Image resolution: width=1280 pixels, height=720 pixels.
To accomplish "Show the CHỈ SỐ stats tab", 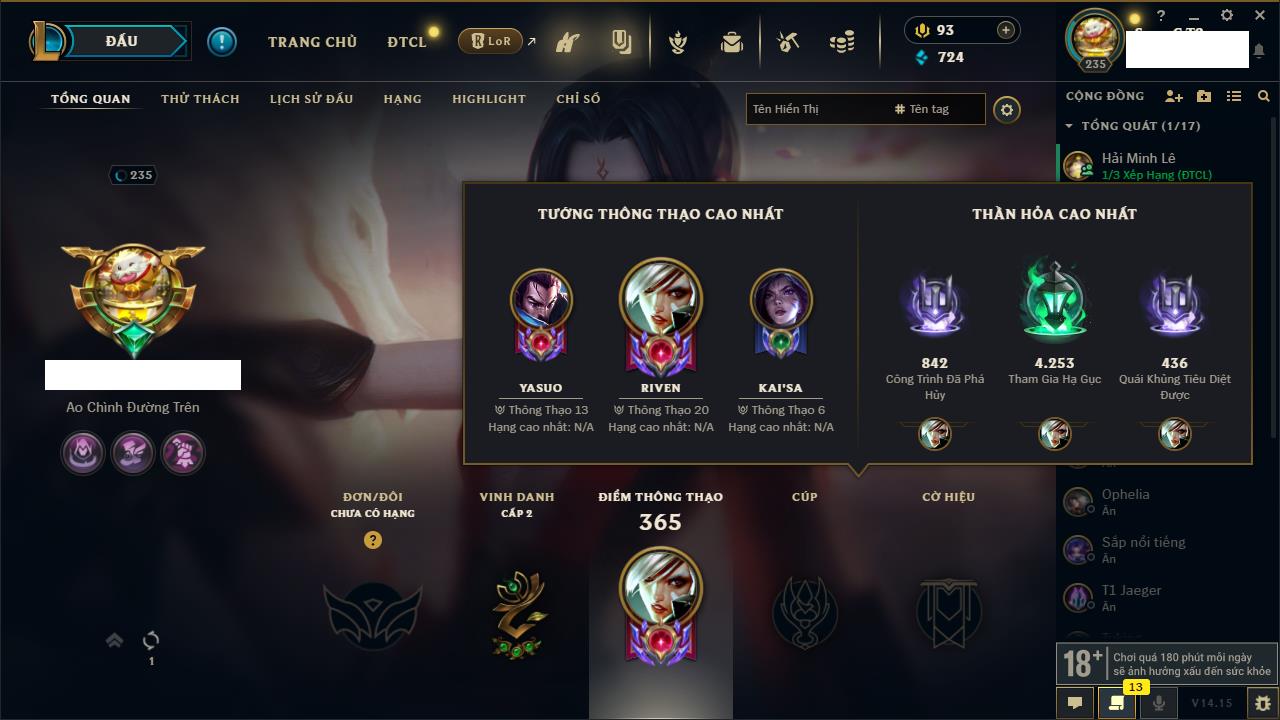I will pos(578,99).
